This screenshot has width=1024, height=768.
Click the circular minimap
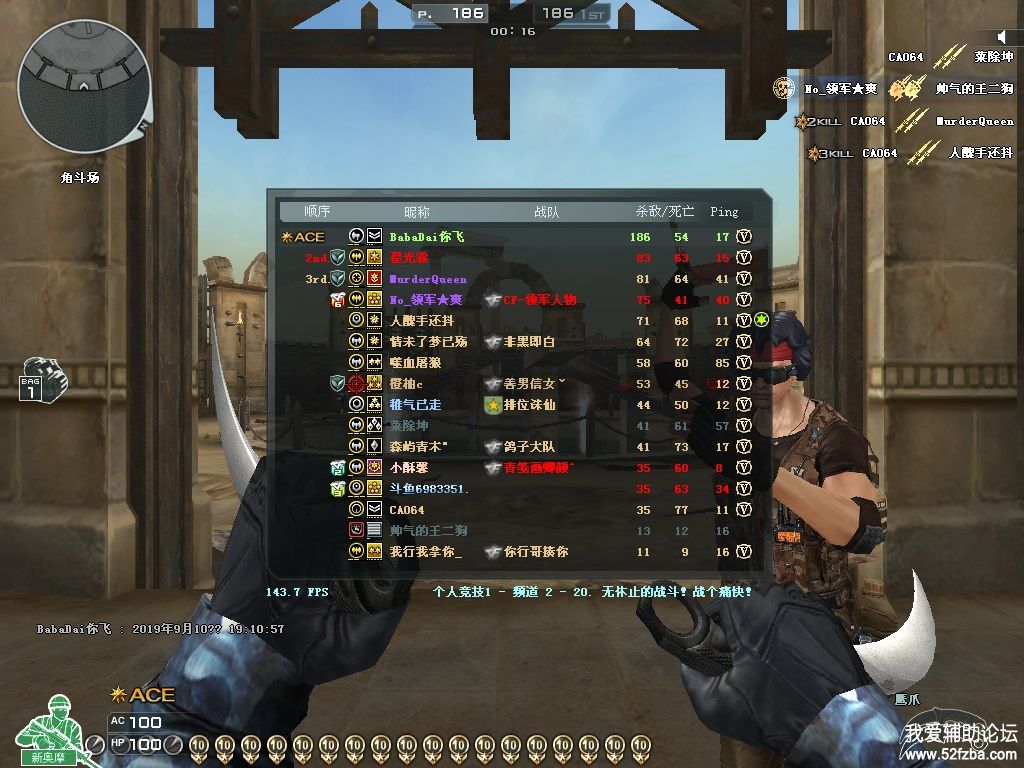[x=84, y=86]
